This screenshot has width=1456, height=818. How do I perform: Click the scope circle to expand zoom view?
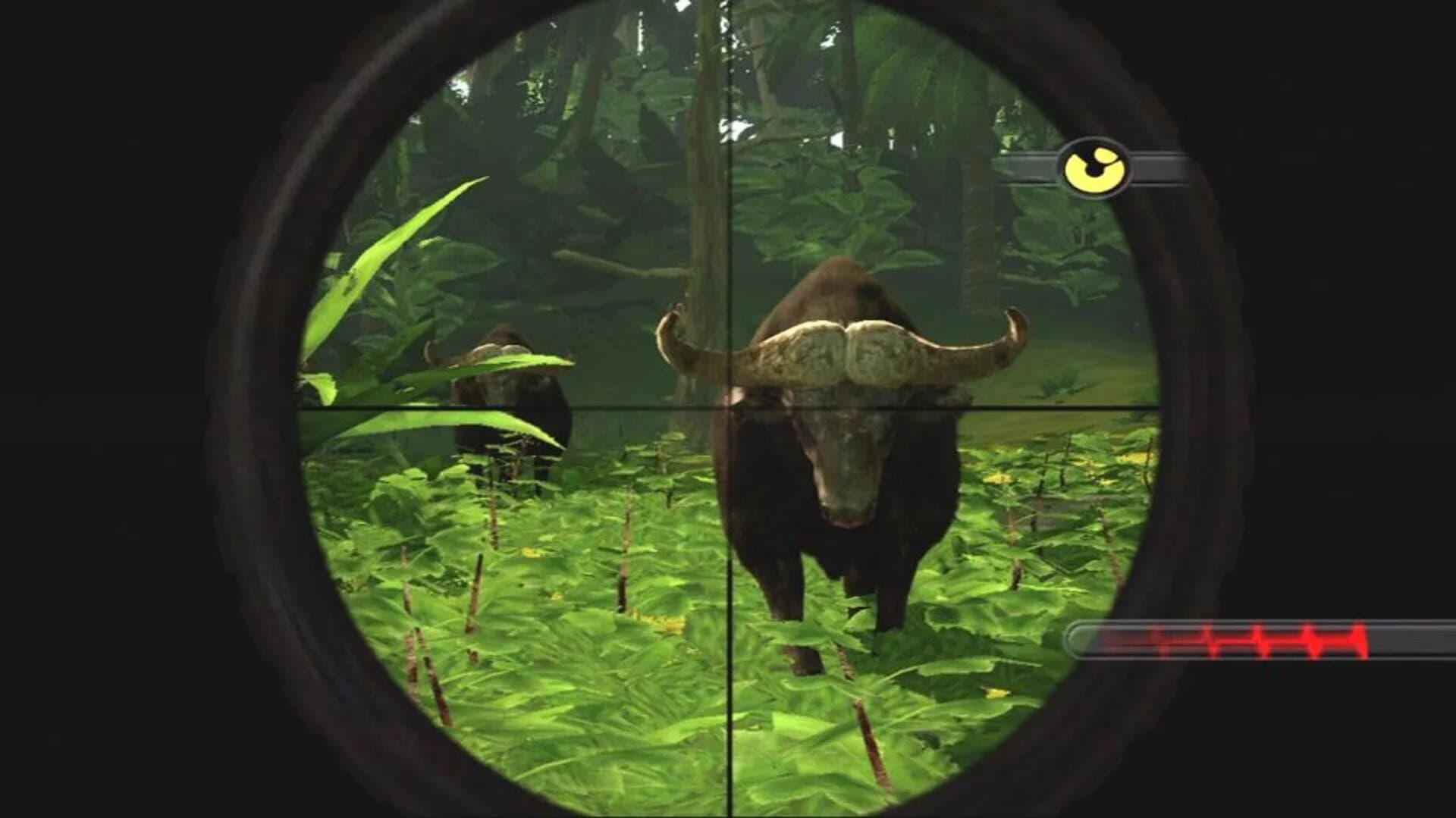click(x=728, y=409)
